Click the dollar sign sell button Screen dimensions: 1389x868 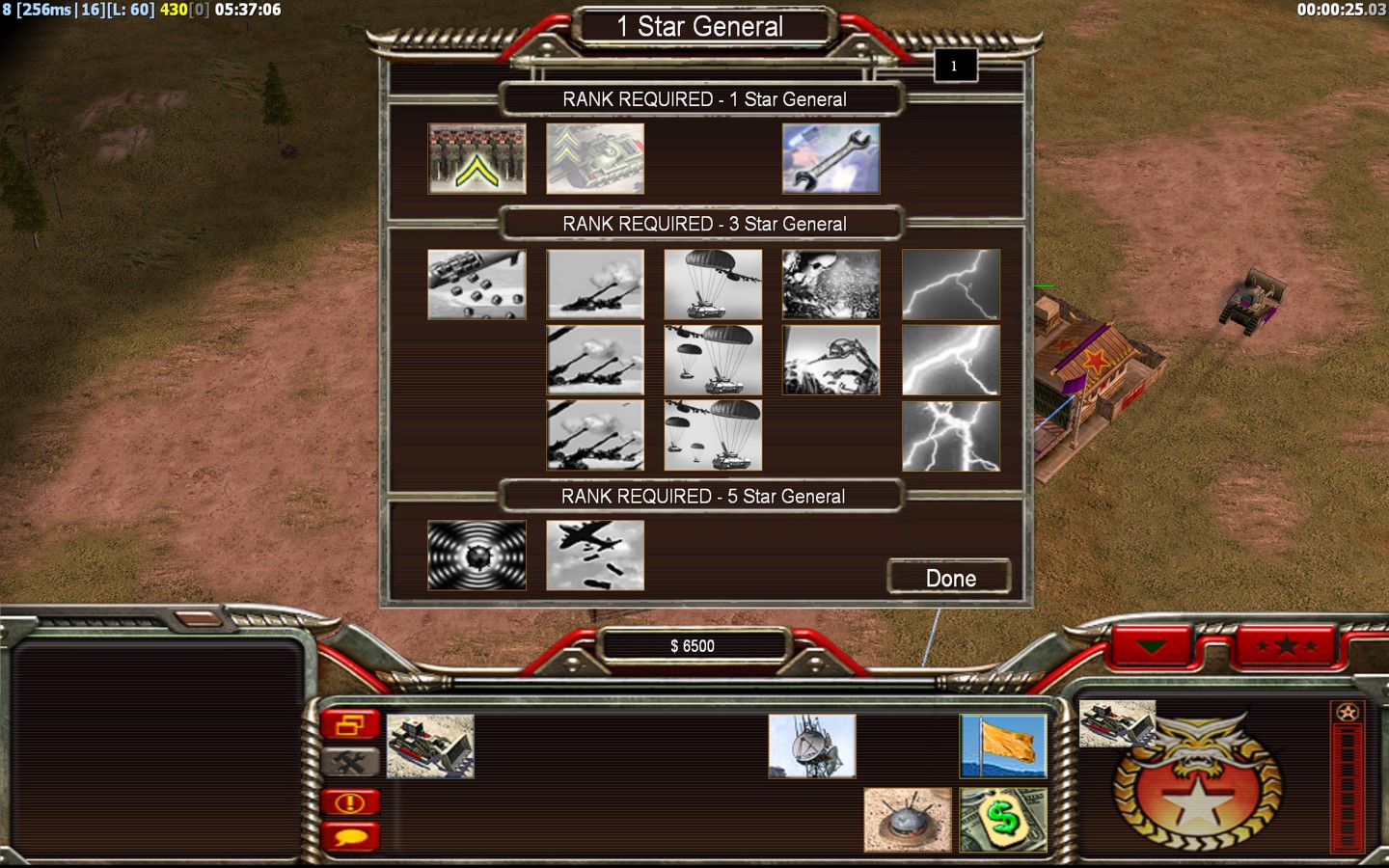[1003, 820]
